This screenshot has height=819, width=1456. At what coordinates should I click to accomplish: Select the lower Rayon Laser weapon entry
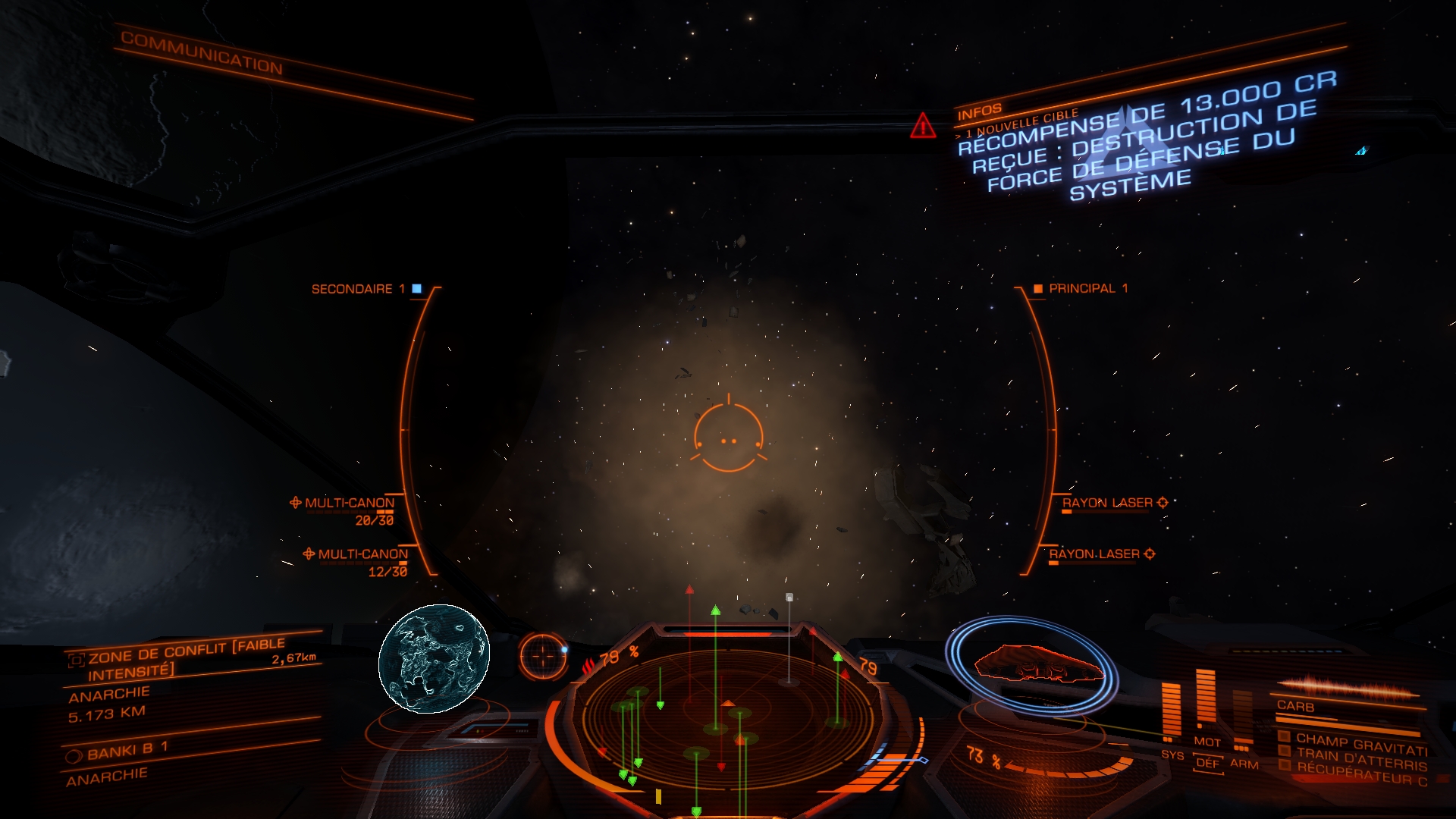(x=1095, y=554)
